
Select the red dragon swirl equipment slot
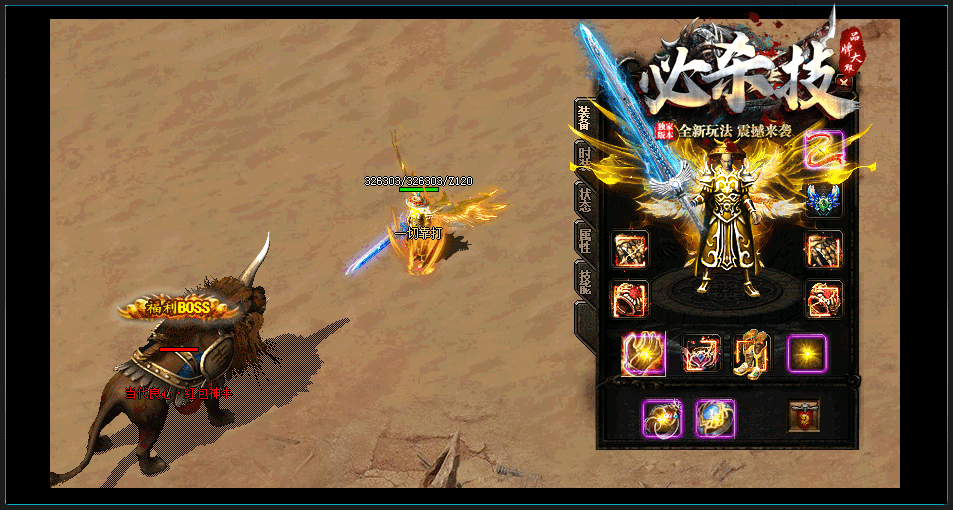(824, 150)
